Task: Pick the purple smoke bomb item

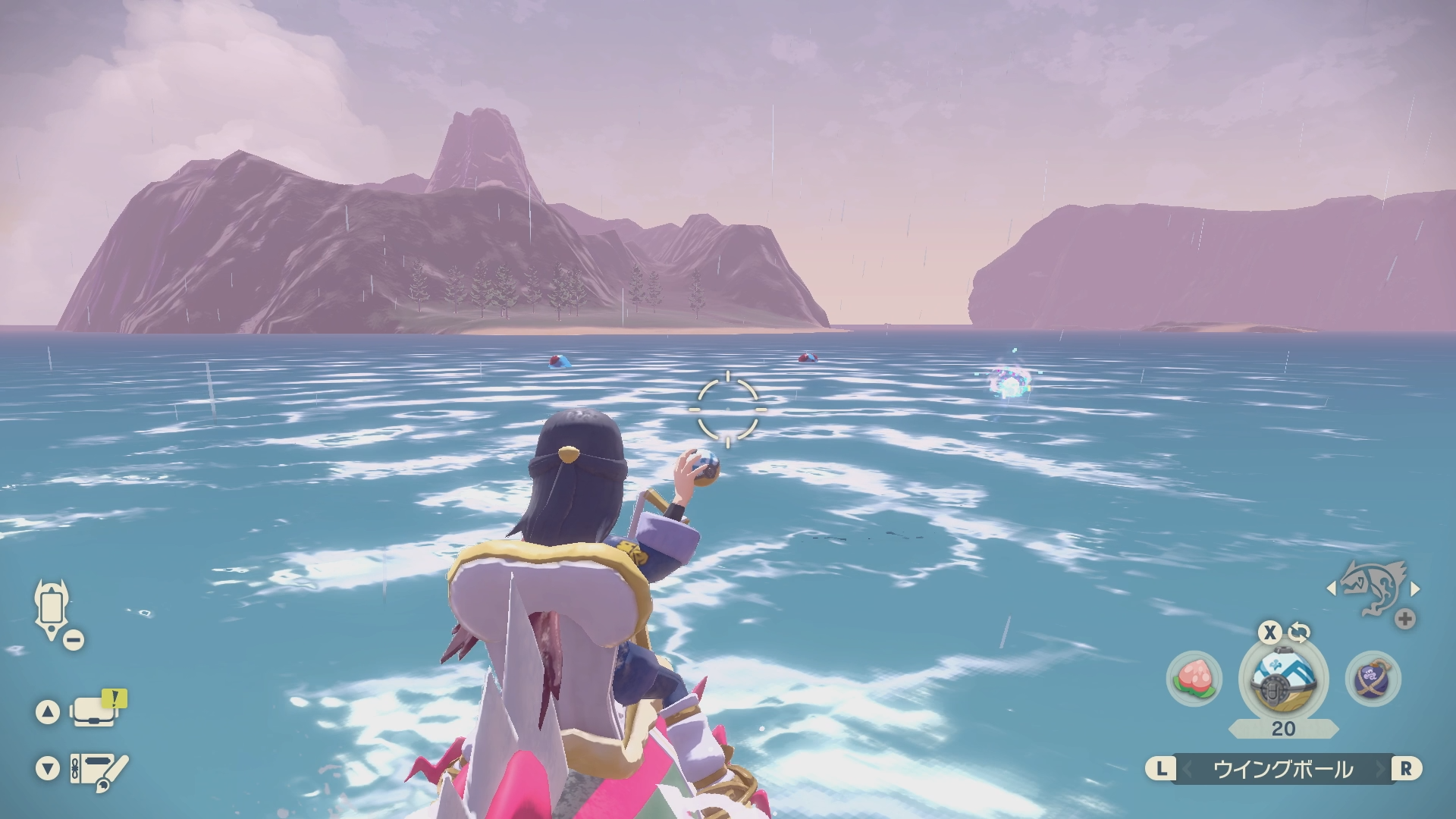Action: tap(1373, 678)
